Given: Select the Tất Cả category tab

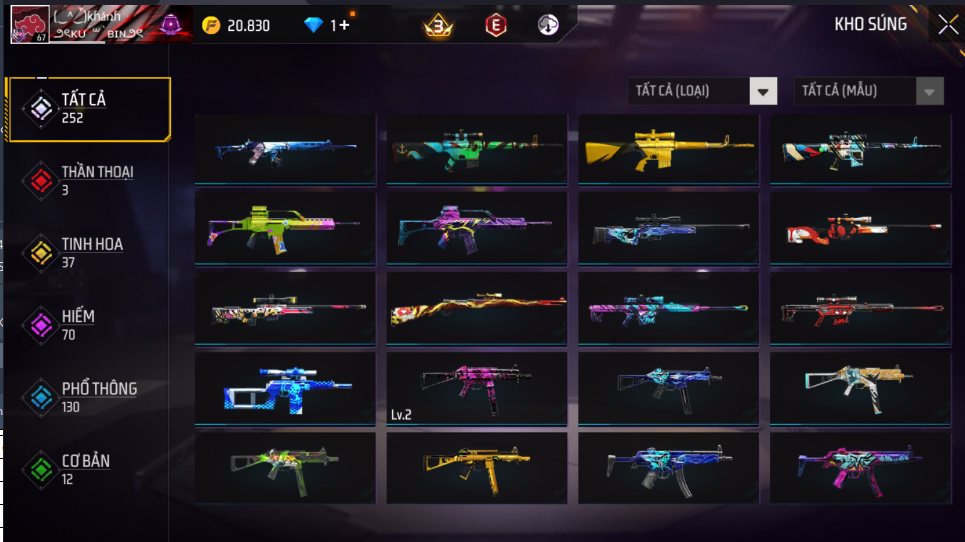Looking at the screenshot, I should (x=88, y=108).
